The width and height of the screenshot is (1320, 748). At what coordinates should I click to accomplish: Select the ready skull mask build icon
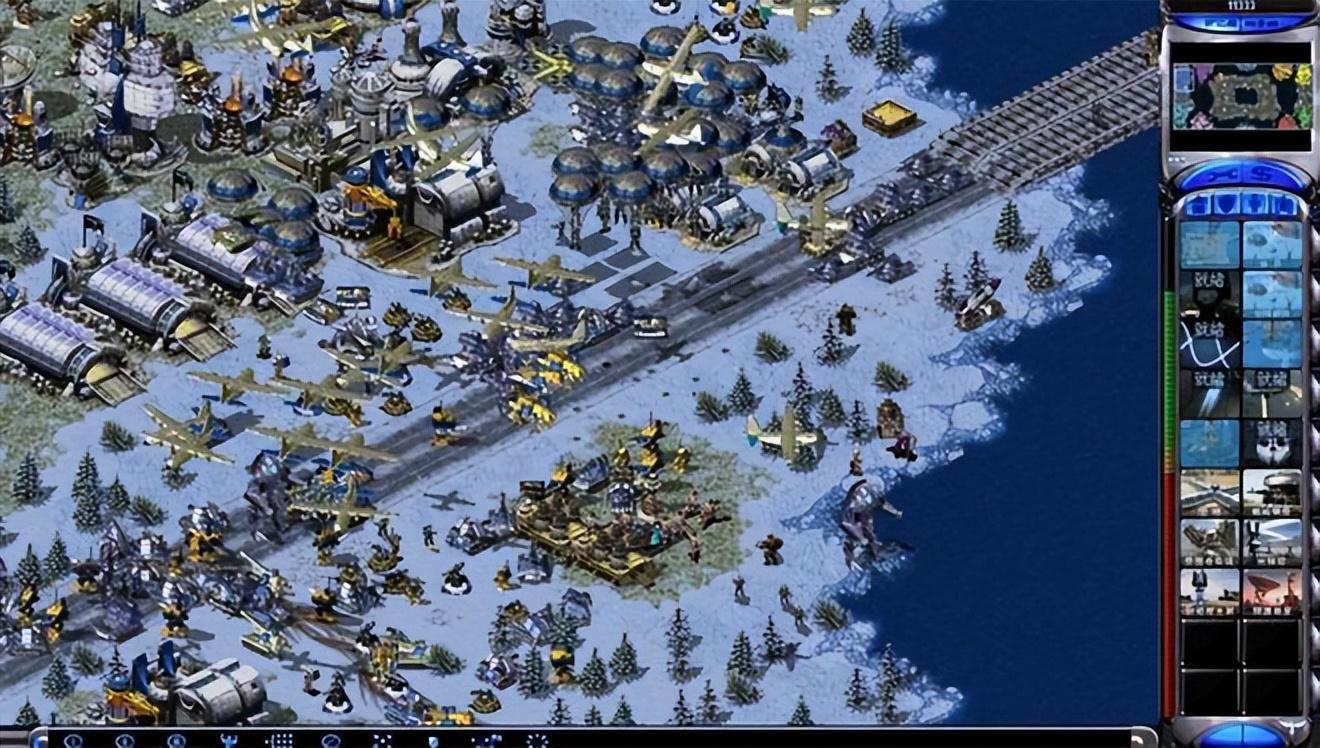click(1272, 443)
